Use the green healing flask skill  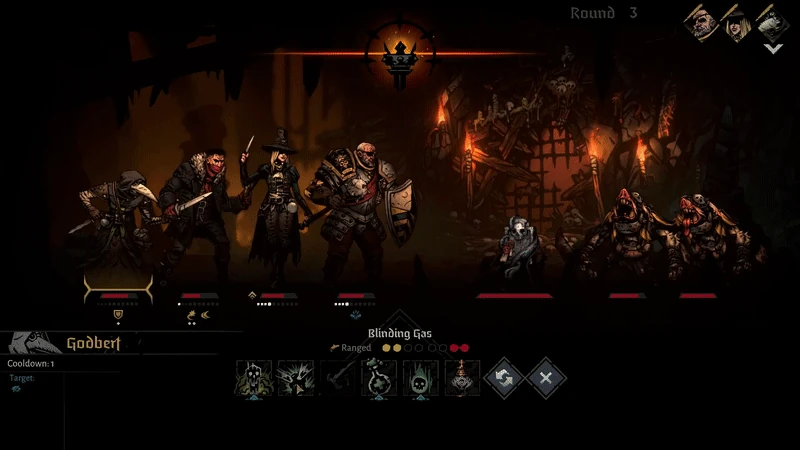(x=380, y=379)
